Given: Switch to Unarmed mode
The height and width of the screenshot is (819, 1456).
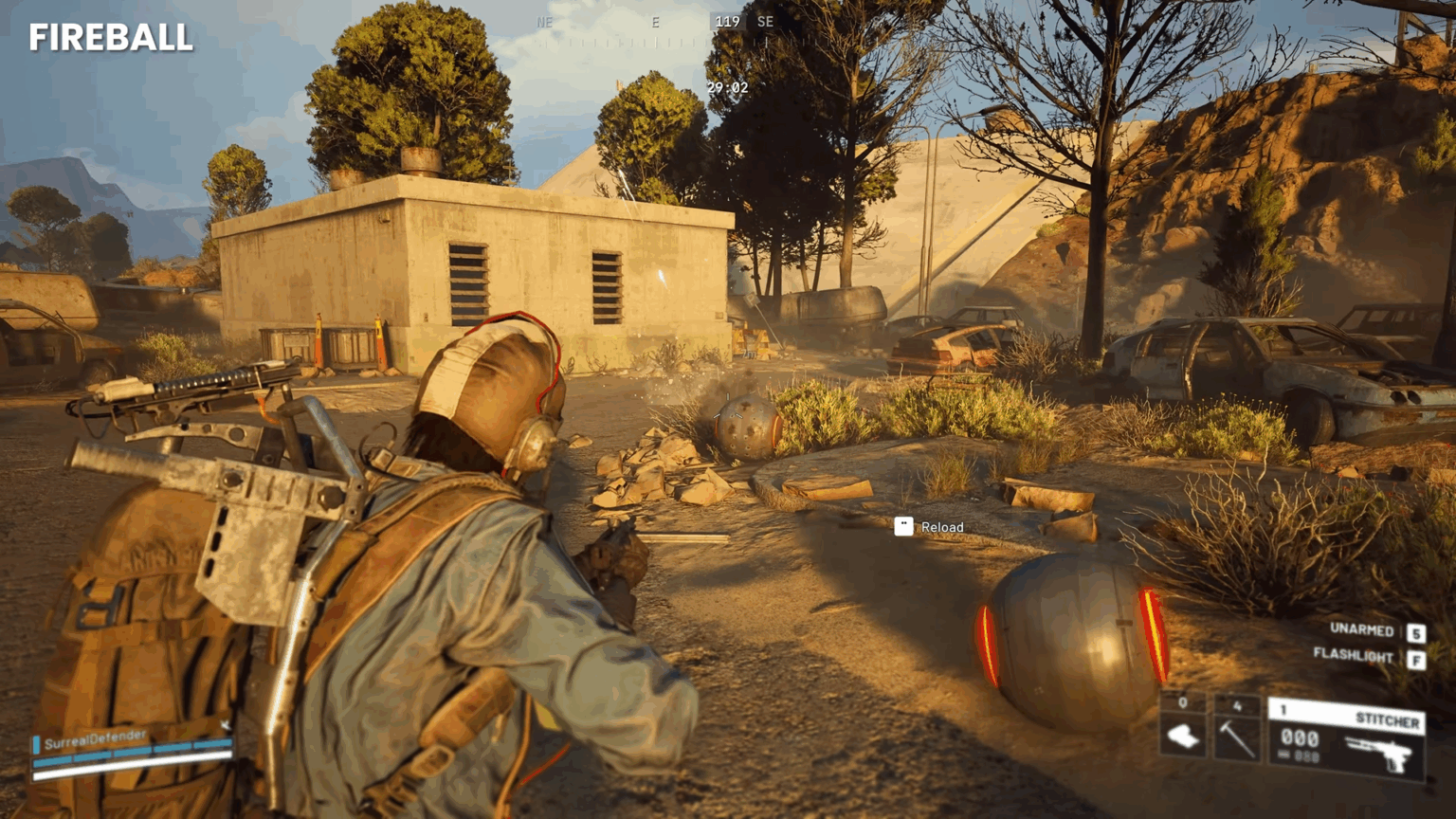Looking at the screenshot, I should click(x=1360, y=630).
